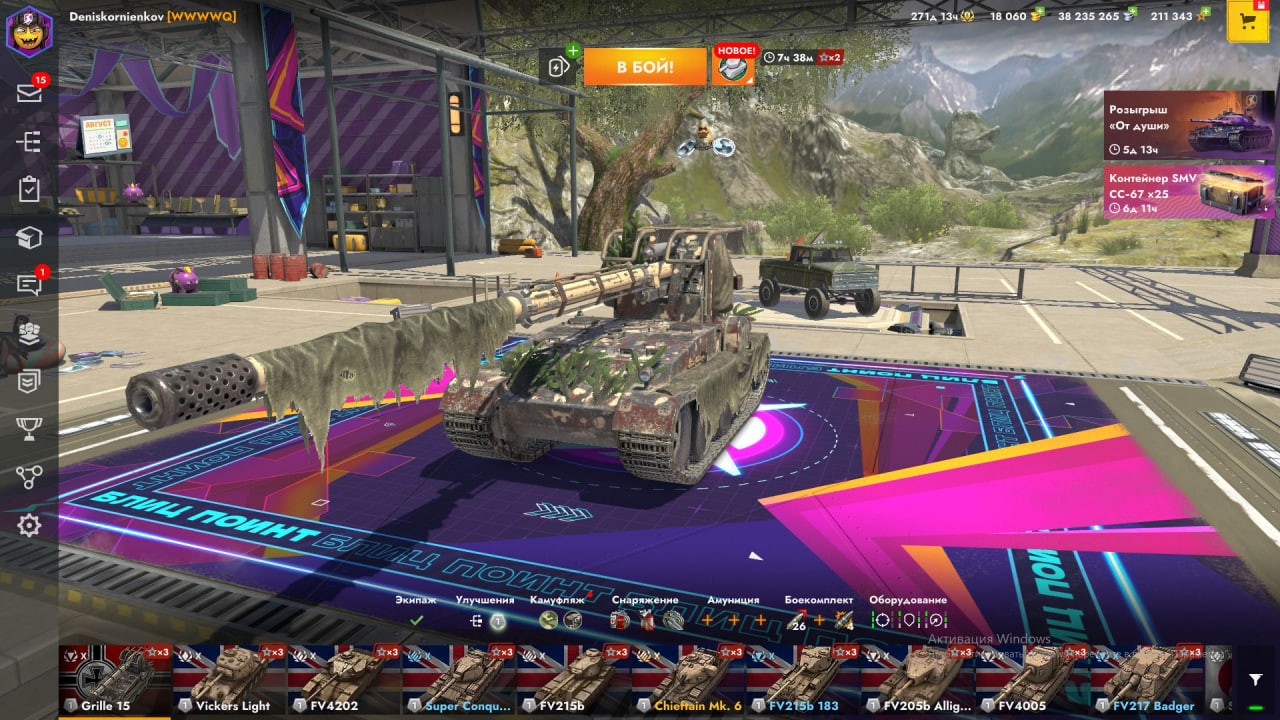The image size is (1280, 720).
Task: Open the tank carousel filter
Action: [x=1256, y=680]
